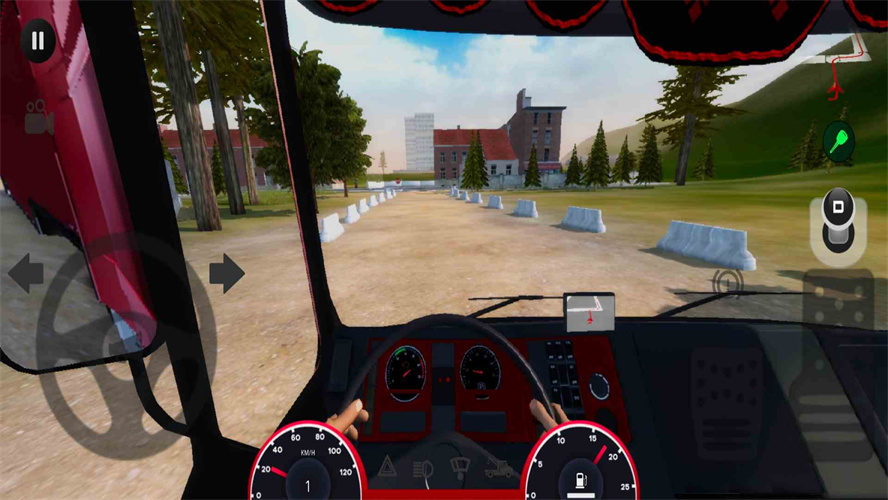This screenshot has height=500, width=888.
Task: Turn on the headlights
Action: click(423, 468)
